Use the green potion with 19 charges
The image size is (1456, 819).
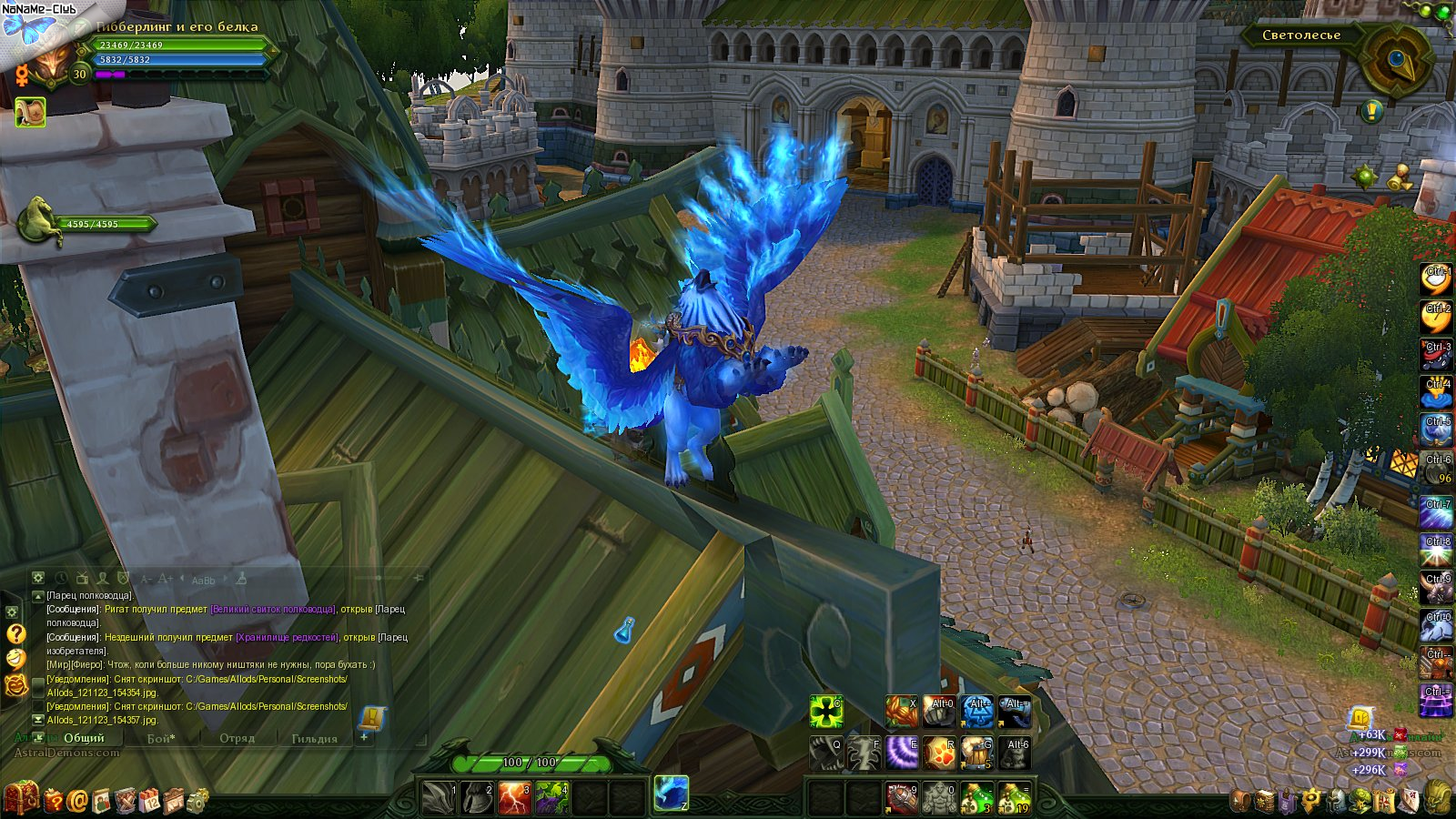pos(1015,798)
